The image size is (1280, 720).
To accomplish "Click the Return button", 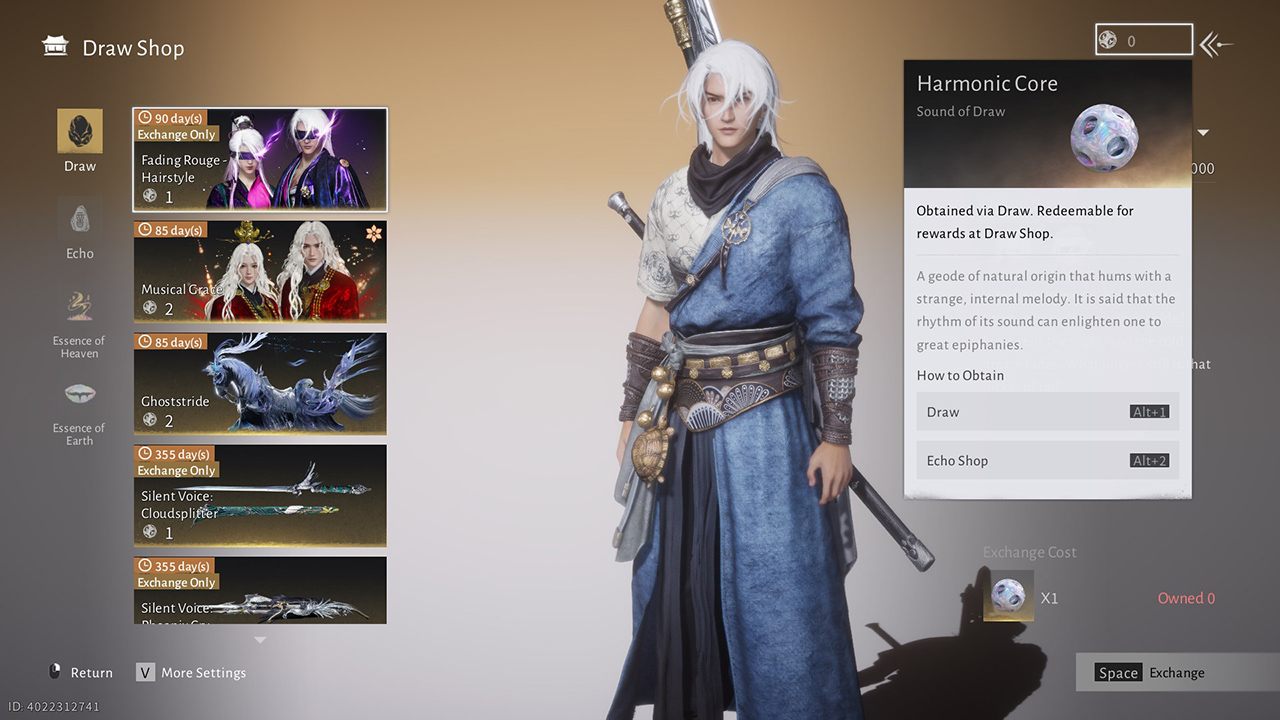I will (x=81, y=673).
